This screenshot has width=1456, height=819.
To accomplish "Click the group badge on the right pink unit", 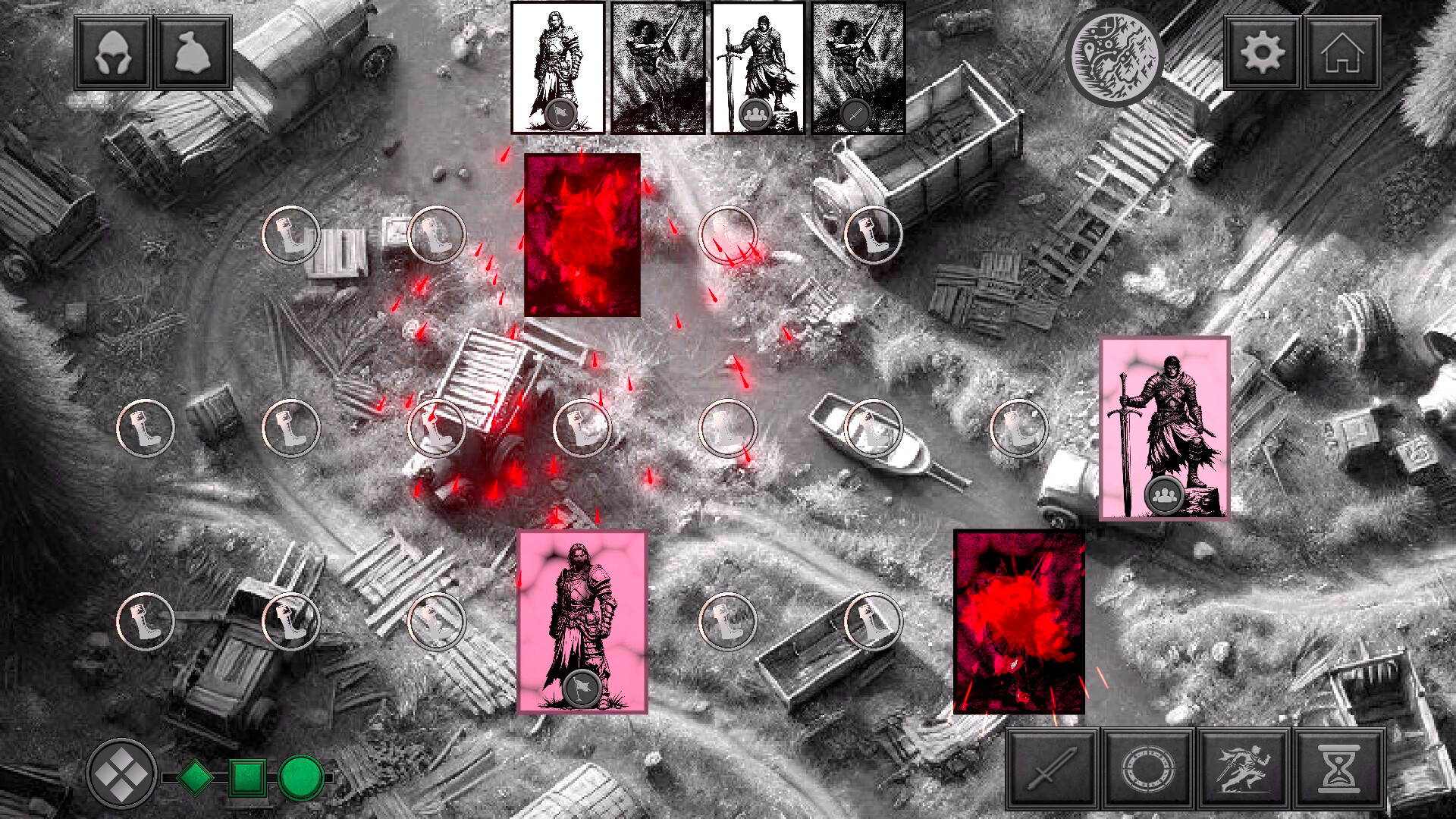I will click(x=1164, y=494).
